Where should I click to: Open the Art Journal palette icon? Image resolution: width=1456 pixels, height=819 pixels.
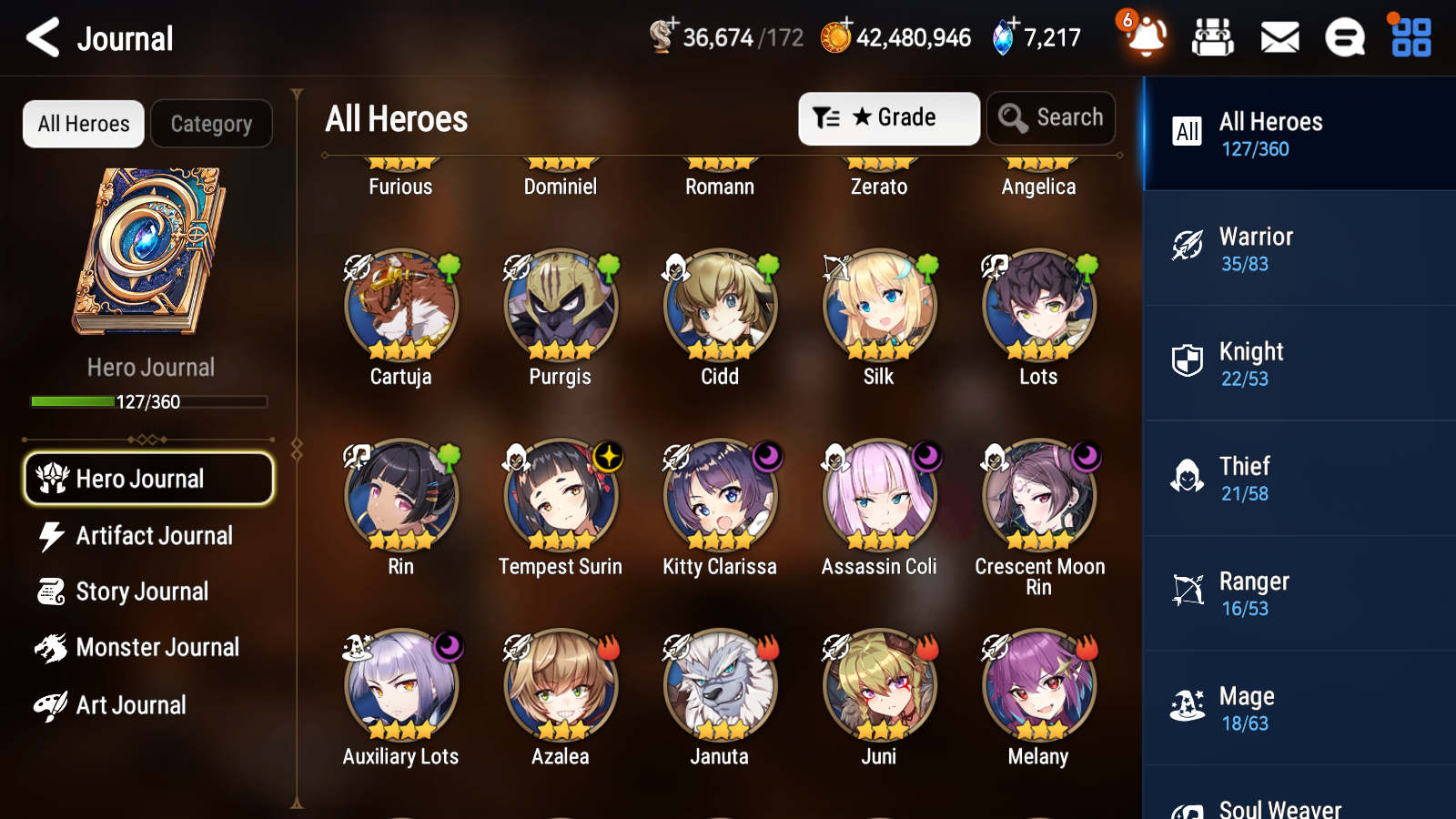[x=52, y=704]
